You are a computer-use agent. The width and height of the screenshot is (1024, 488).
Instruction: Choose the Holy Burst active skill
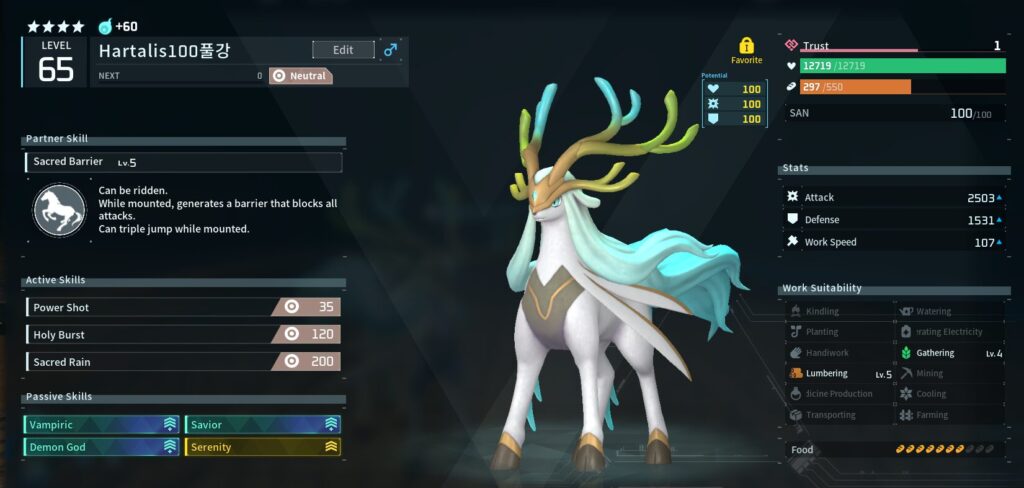tap(184, 335)
